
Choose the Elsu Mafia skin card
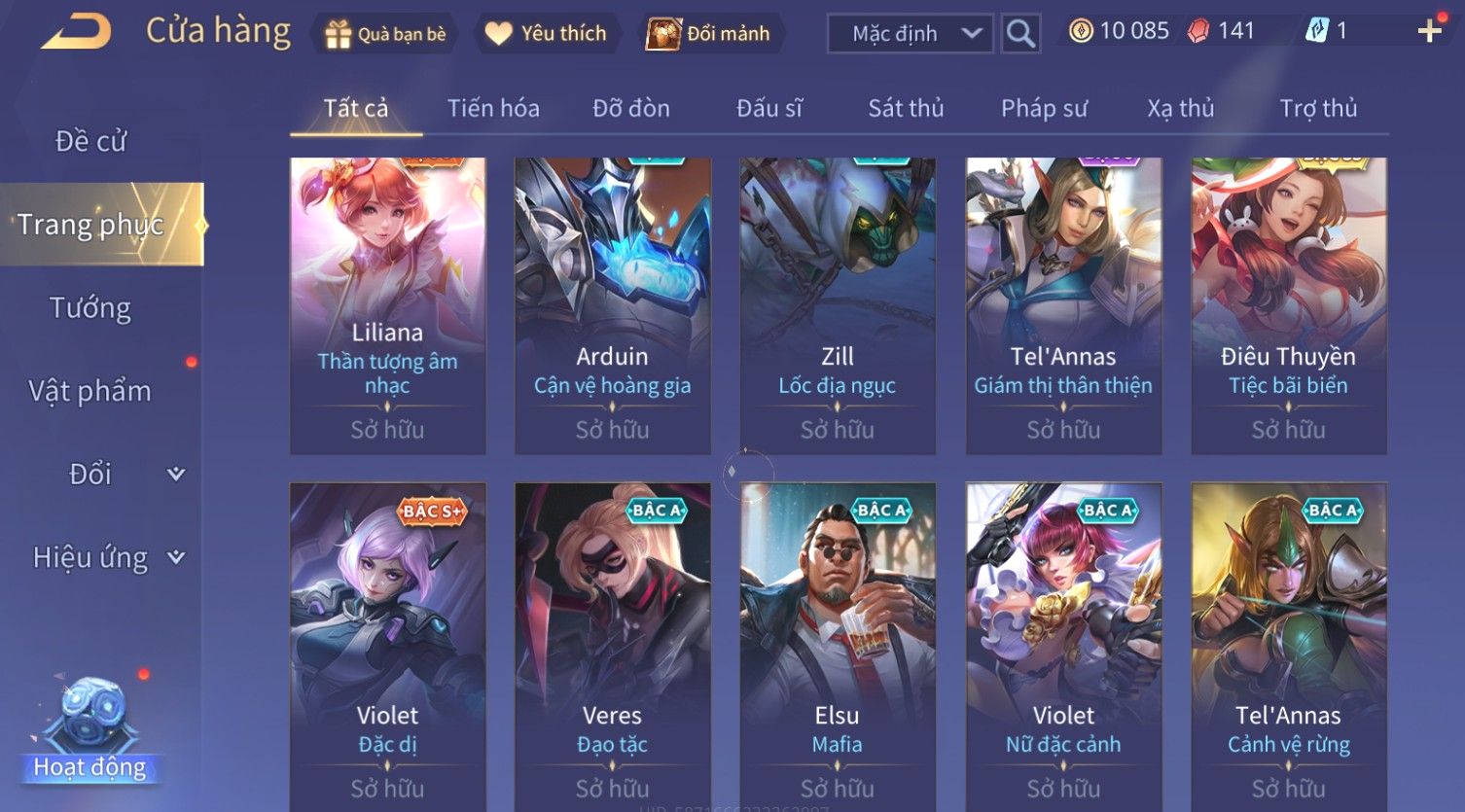[837, 642]
